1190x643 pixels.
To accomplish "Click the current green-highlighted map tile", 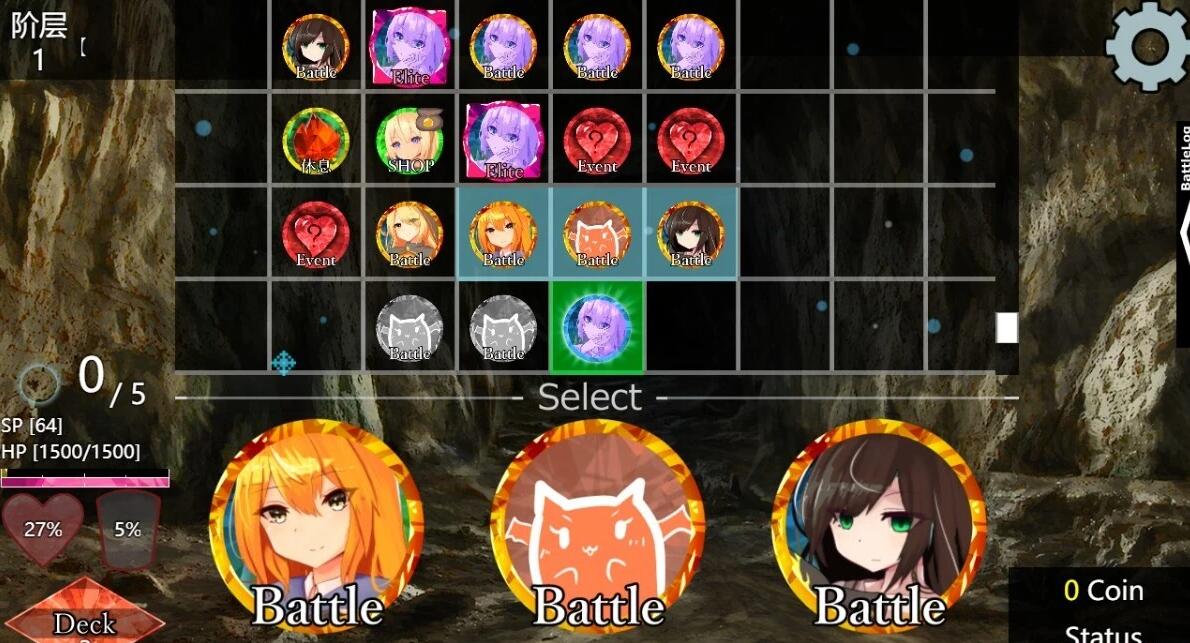I will [597, 327].
